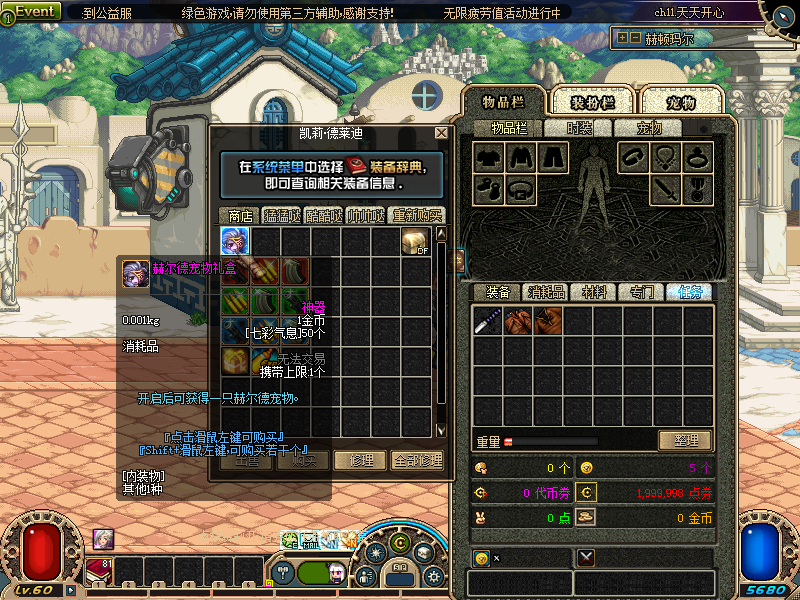800x600 pixels.
Task: Open the 装扮栏 avatar panel tab
Action: tap(592, 103)
